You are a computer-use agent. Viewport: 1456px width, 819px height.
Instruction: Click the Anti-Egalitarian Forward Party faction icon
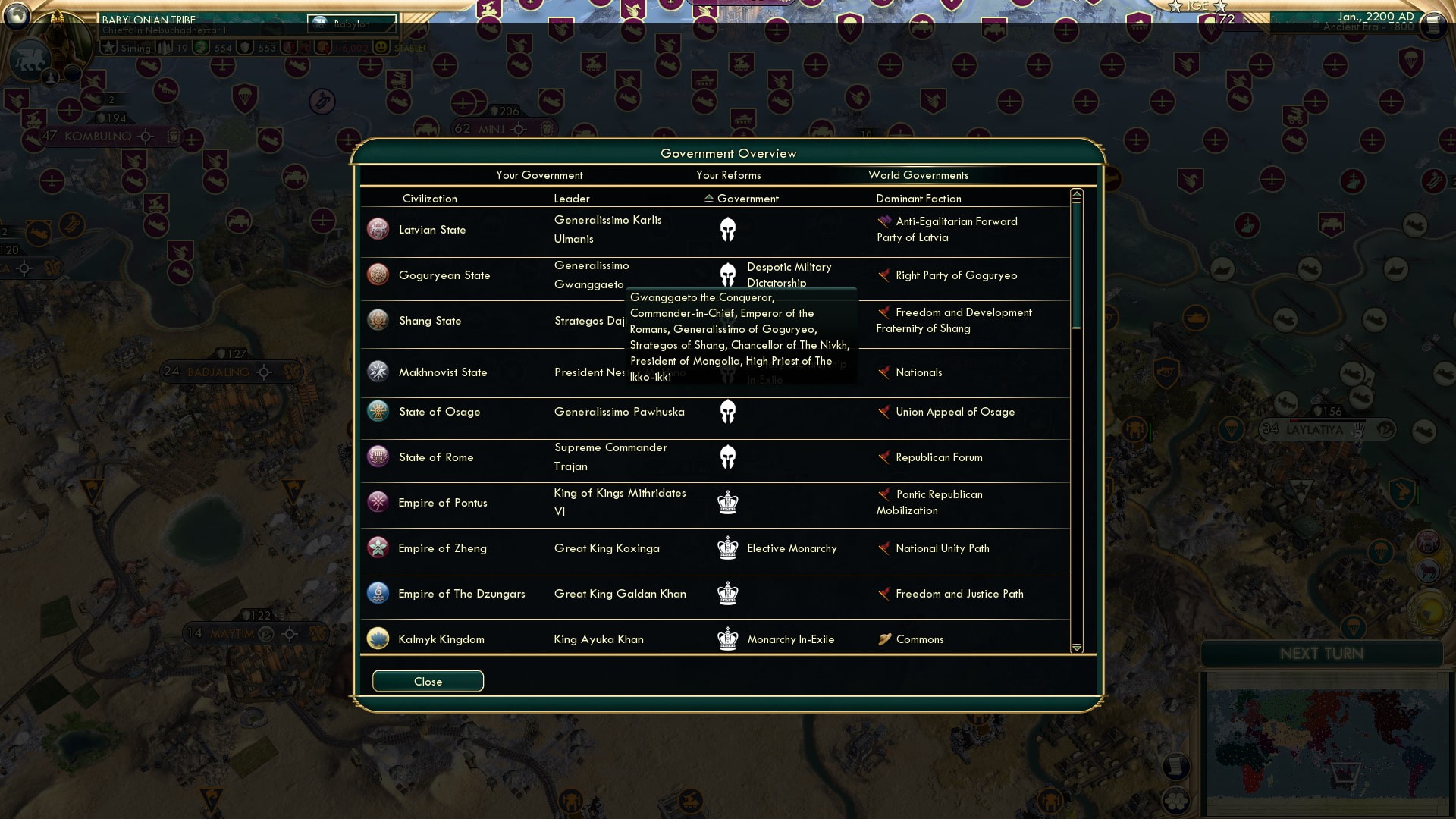pos(884,221)
